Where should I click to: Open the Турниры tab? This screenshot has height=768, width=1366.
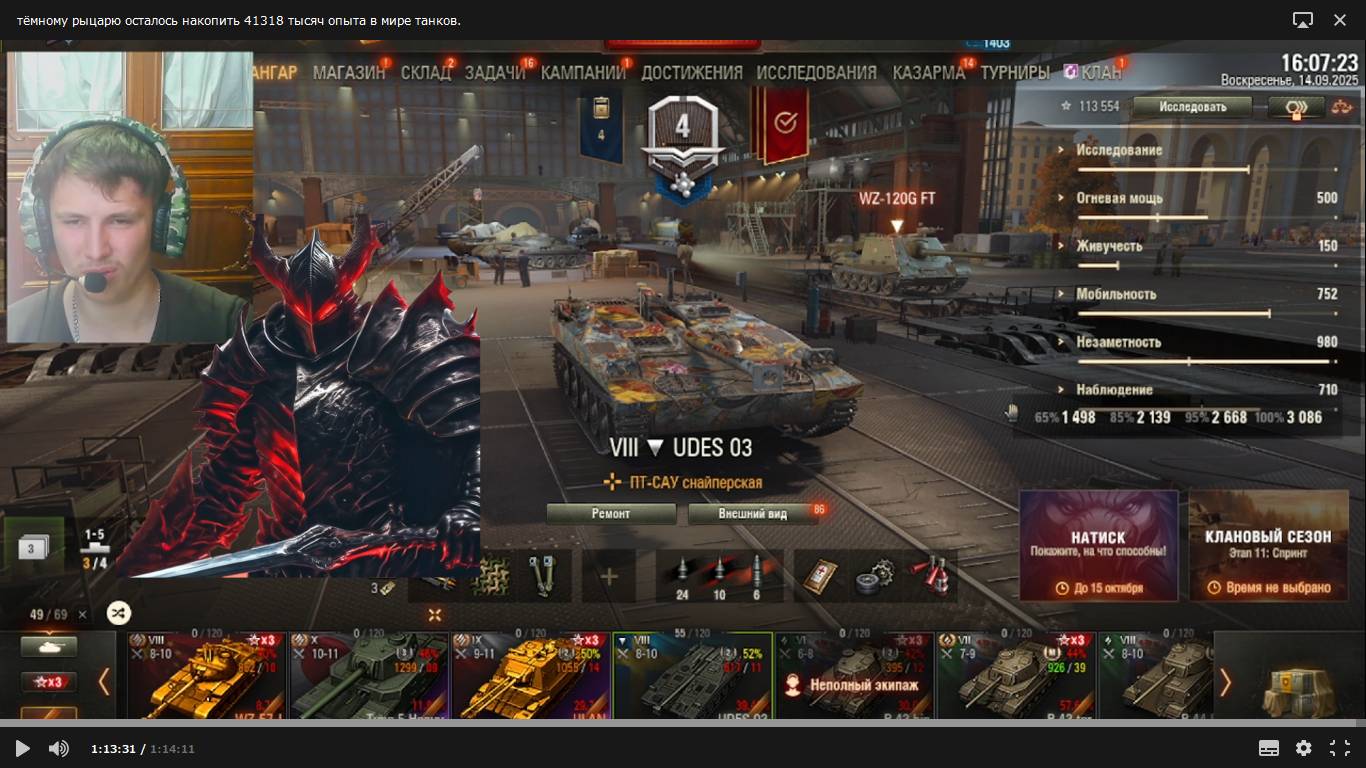pyautogui.click(x=1014, y=72)
